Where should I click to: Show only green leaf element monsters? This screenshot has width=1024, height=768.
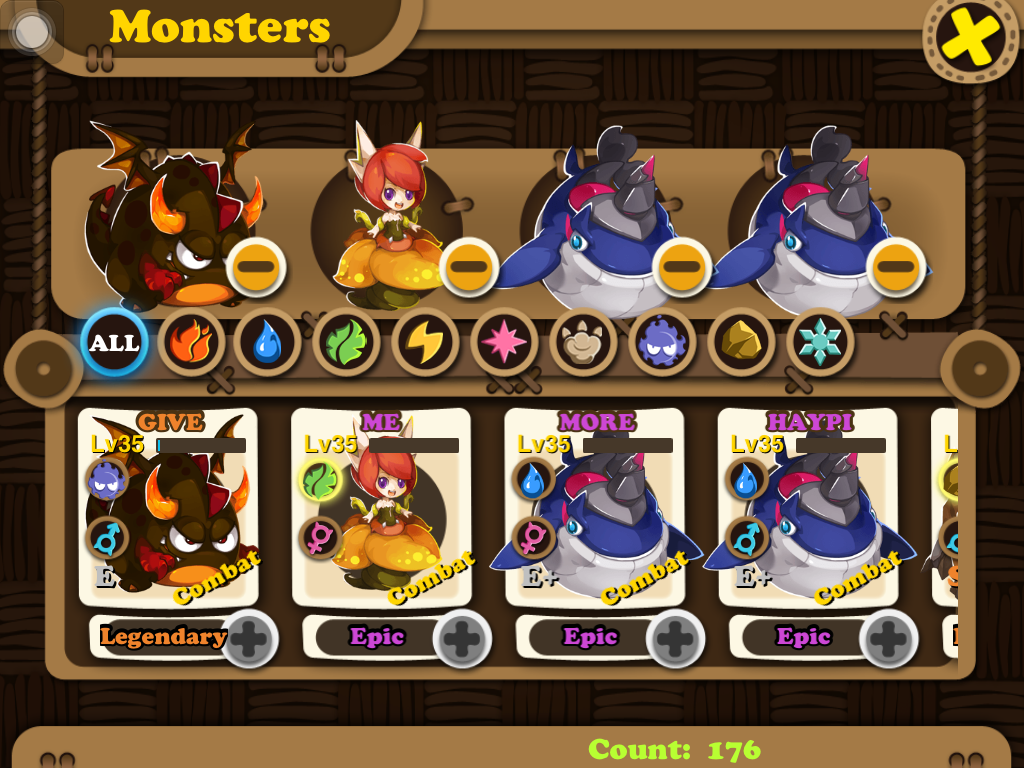tap(346, 343)
